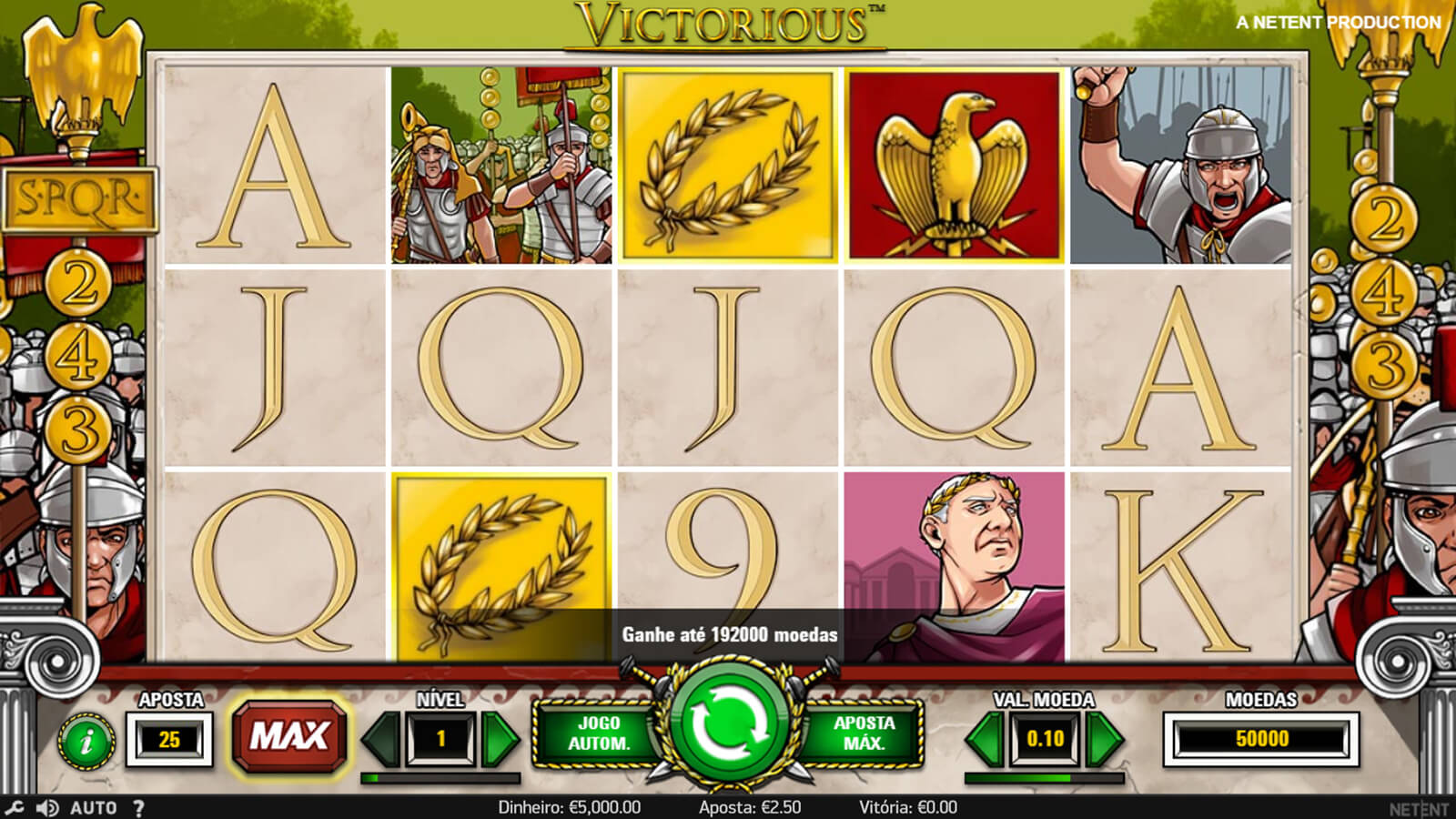Show help with the question mark
This screenshot has width=1456, height=819.
click(138, 807)
